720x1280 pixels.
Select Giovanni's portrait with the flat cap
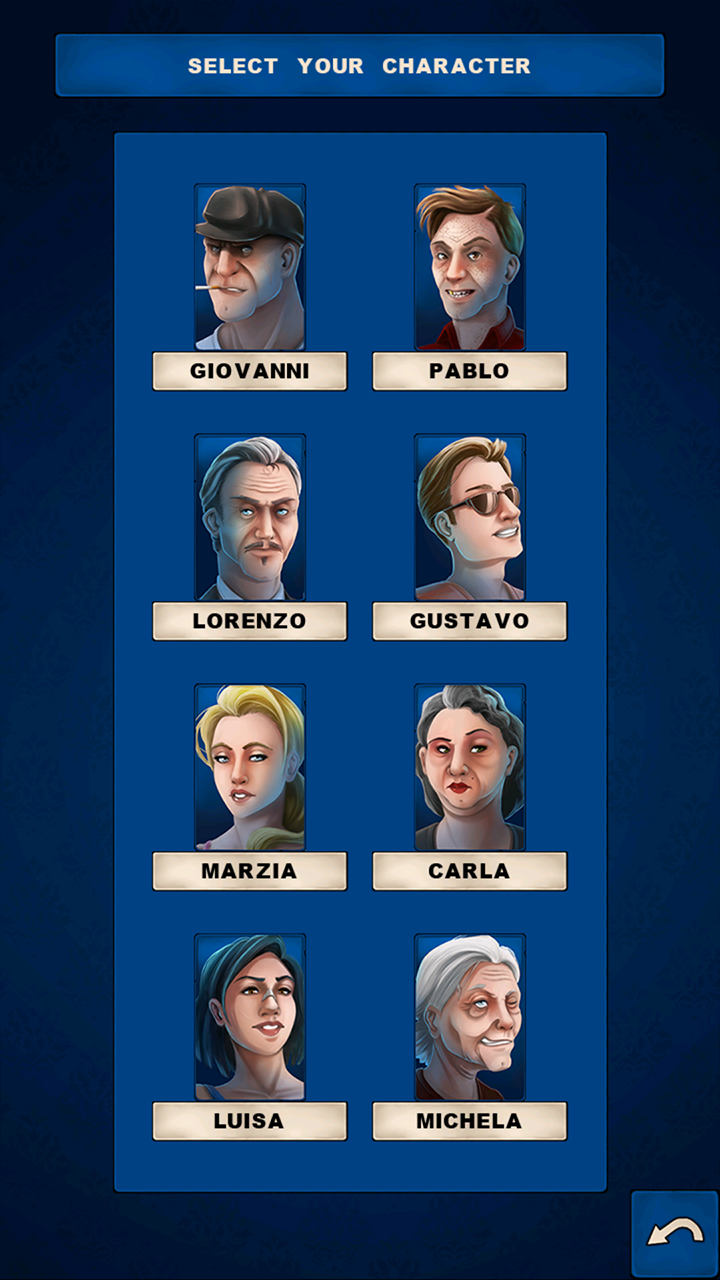tap(250, 267)
